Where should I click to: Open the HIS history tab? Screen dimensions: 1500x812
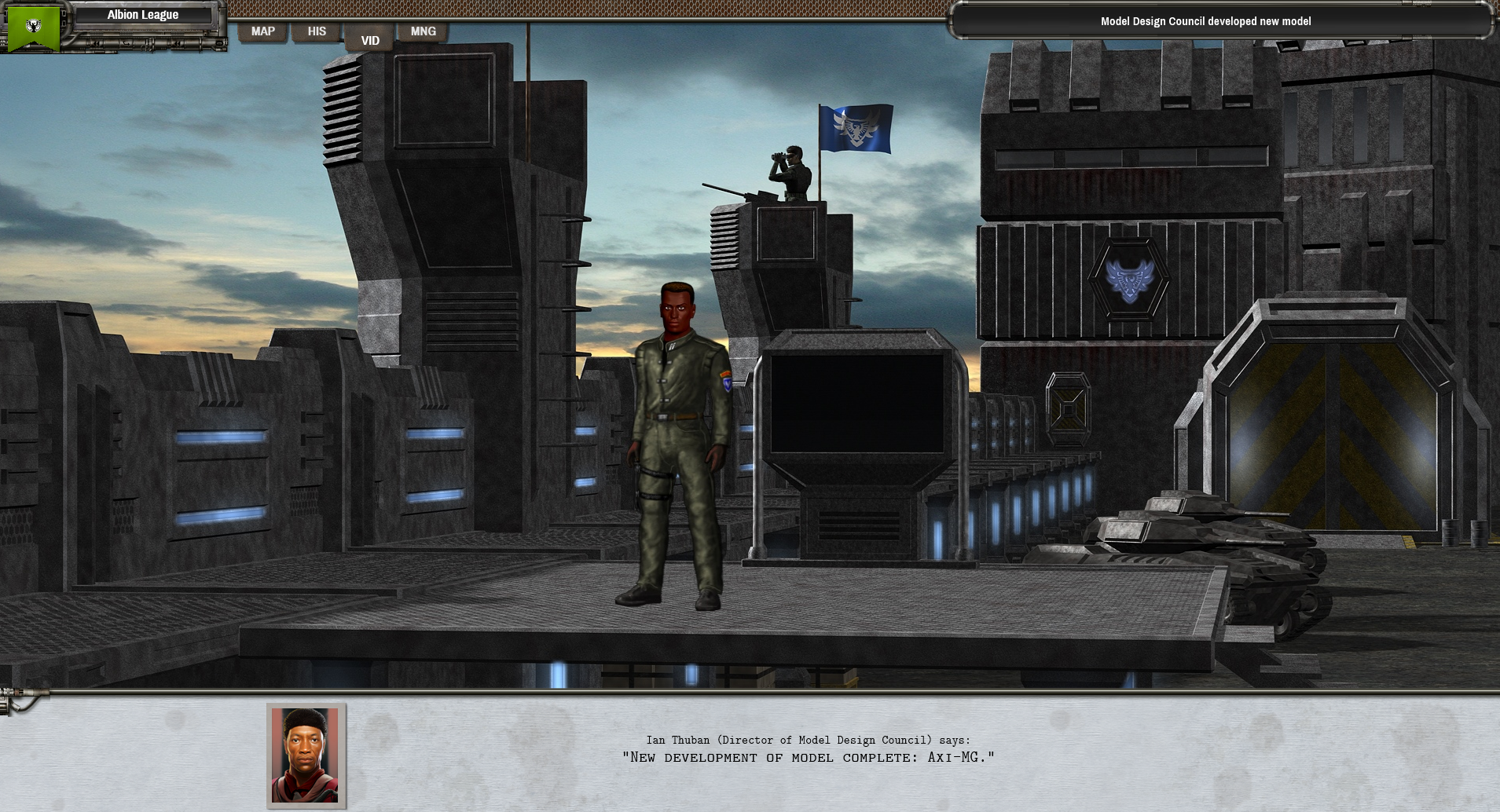click(x=317, y=31)
